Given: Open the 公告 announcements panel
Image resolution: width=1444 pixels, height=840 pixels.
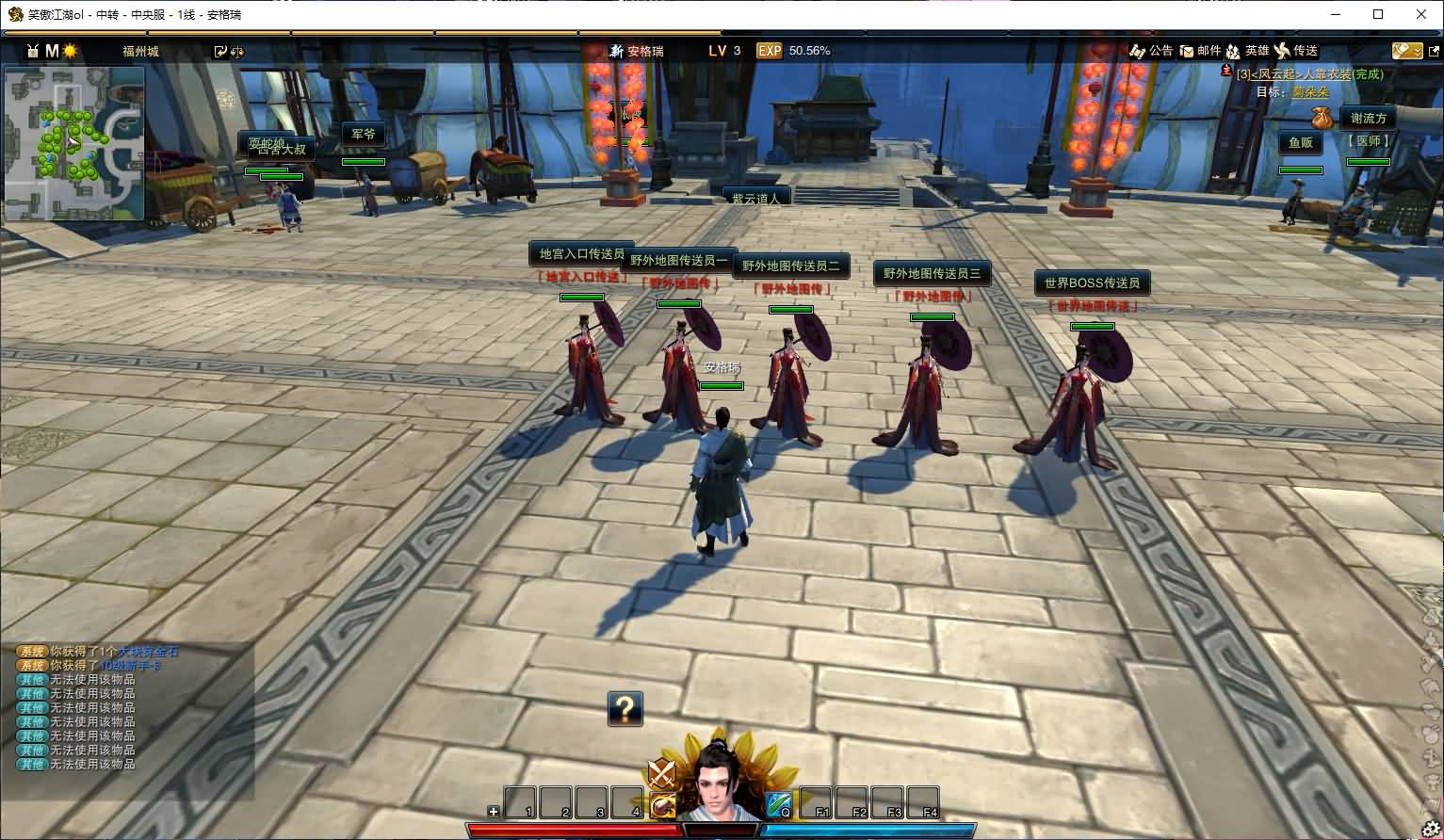Looking at the screenshot, I should tap(1151, 51).
